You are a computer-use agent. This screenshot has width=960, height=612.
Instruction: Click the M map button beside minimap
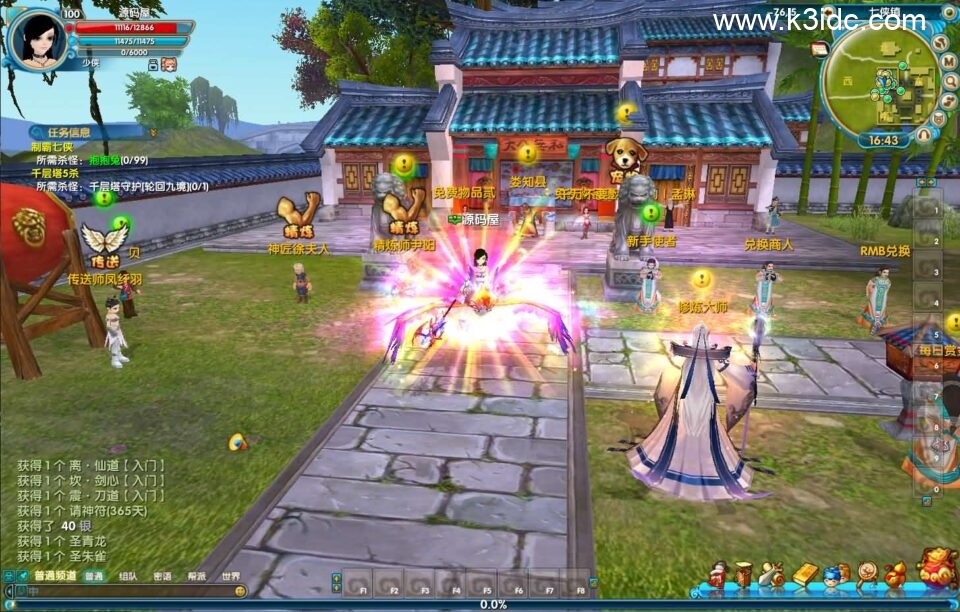[949, 61]
